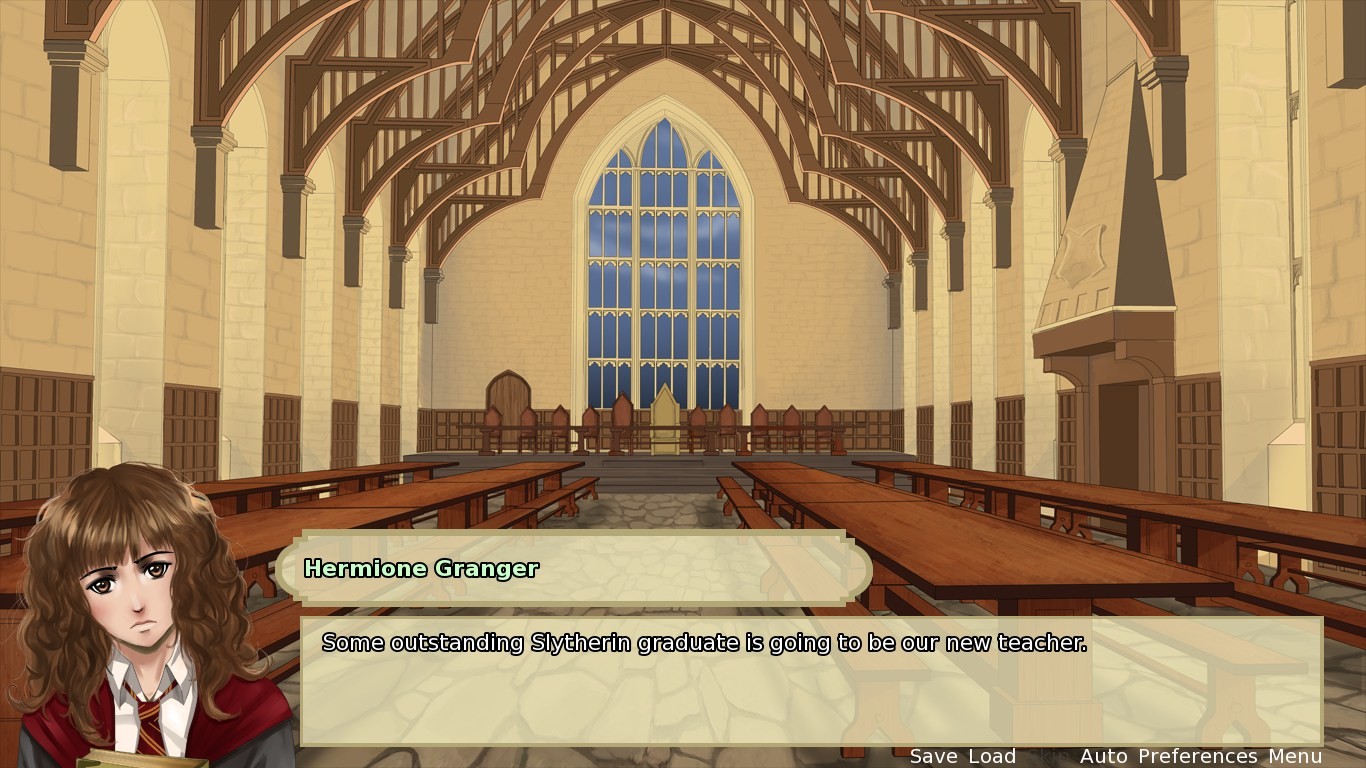Select the golden headmaster's throne
The height and width of the screenshot is (768, 1366).
pos(663,430)
